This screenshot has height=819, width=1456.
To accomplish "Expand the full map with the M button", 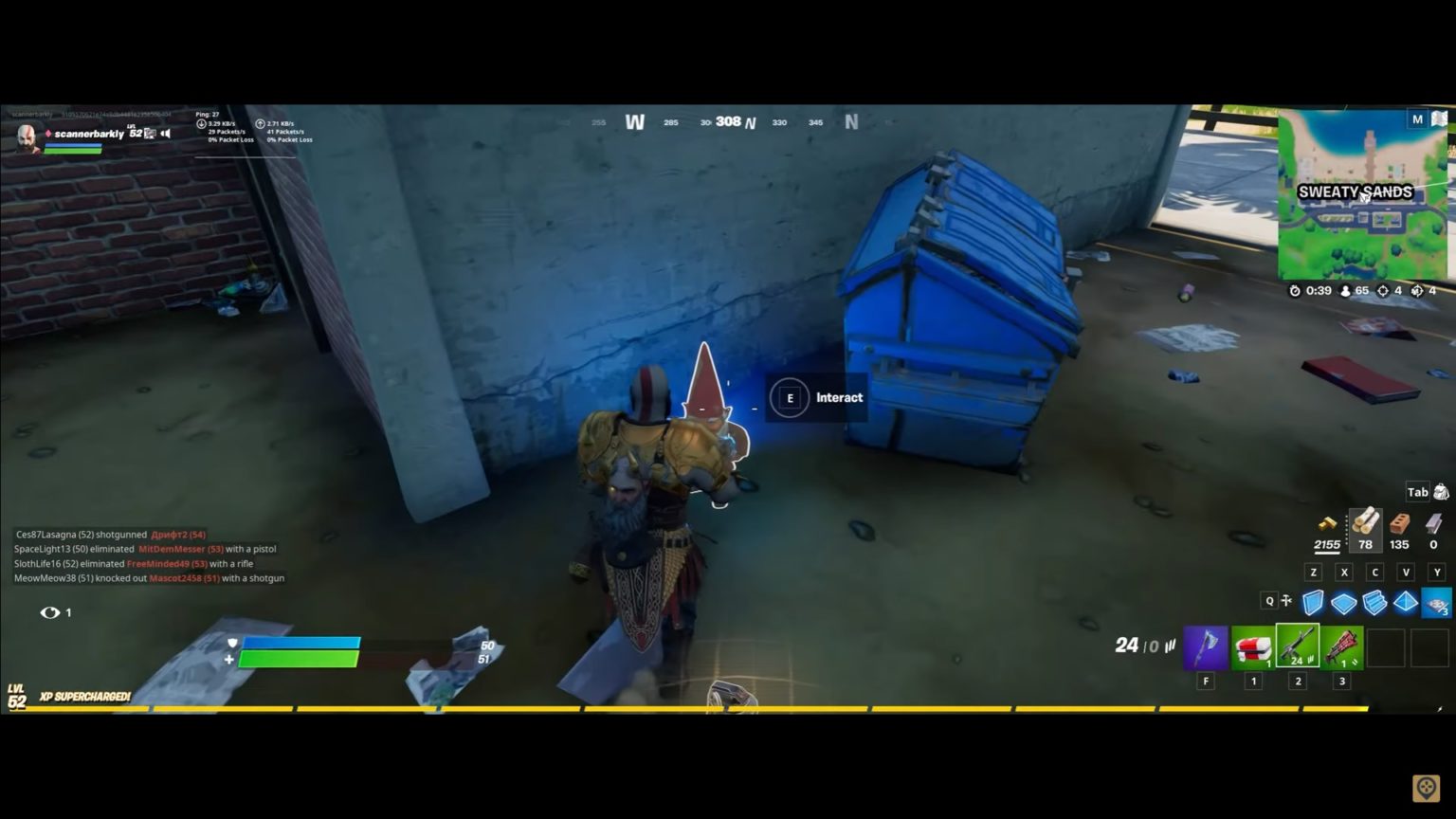I will 1417,118.
